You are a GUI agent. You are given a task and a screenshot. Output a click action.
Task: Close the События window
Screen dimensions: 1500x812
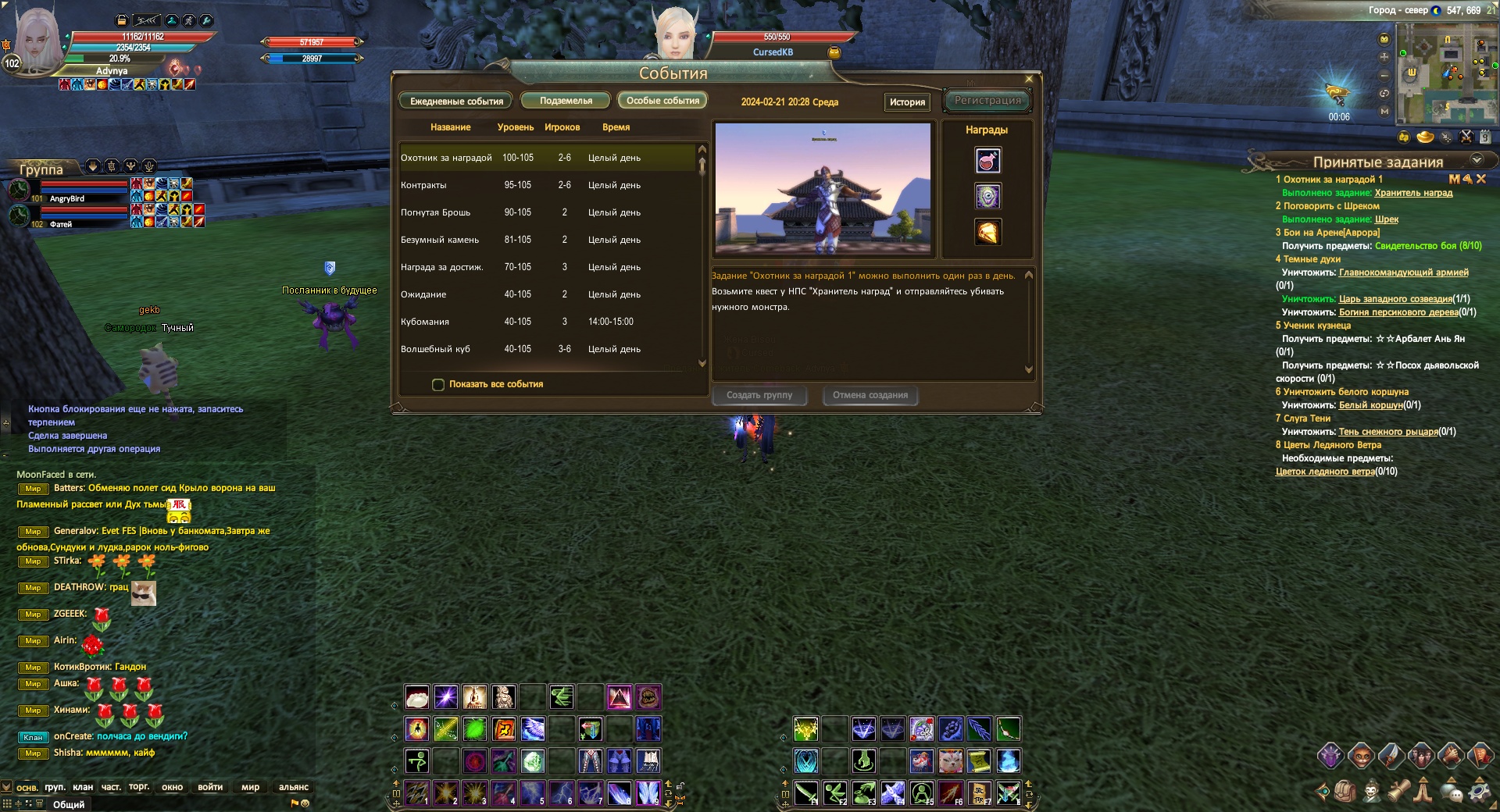[1029, 79]
